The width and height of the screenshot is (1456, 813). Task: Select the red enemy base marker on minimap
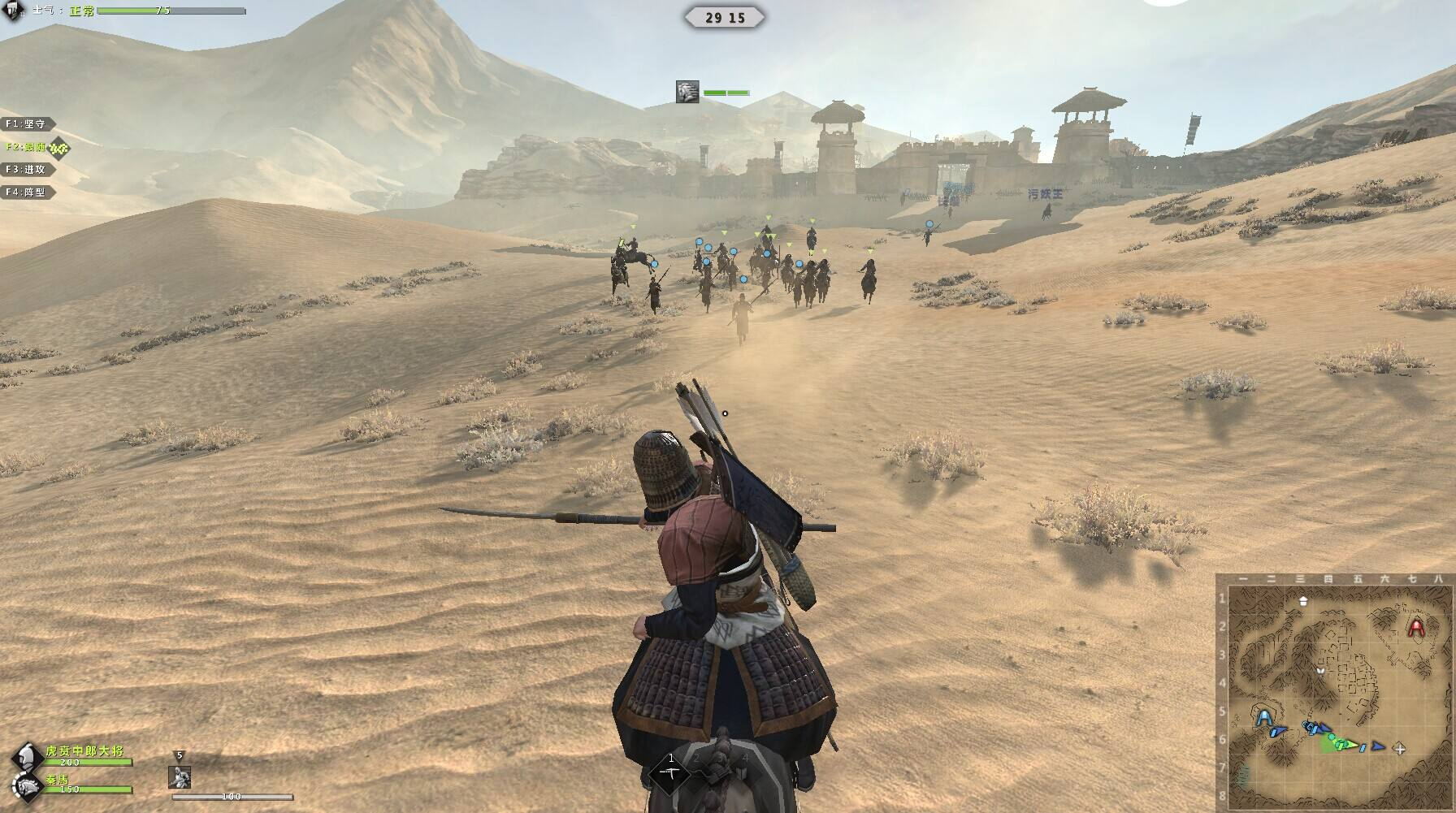(x=1416, y=627)
